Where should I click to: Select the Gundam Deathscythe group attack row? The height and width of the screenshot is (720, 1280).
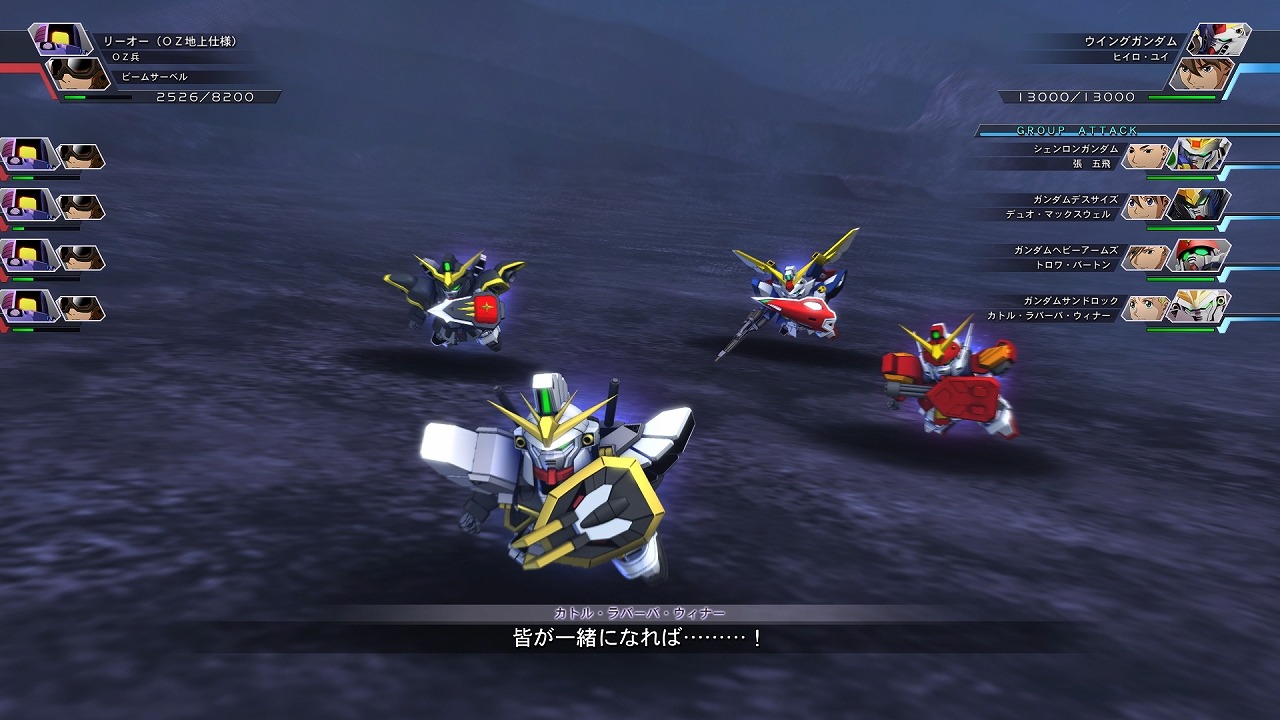click(1100, 206)
